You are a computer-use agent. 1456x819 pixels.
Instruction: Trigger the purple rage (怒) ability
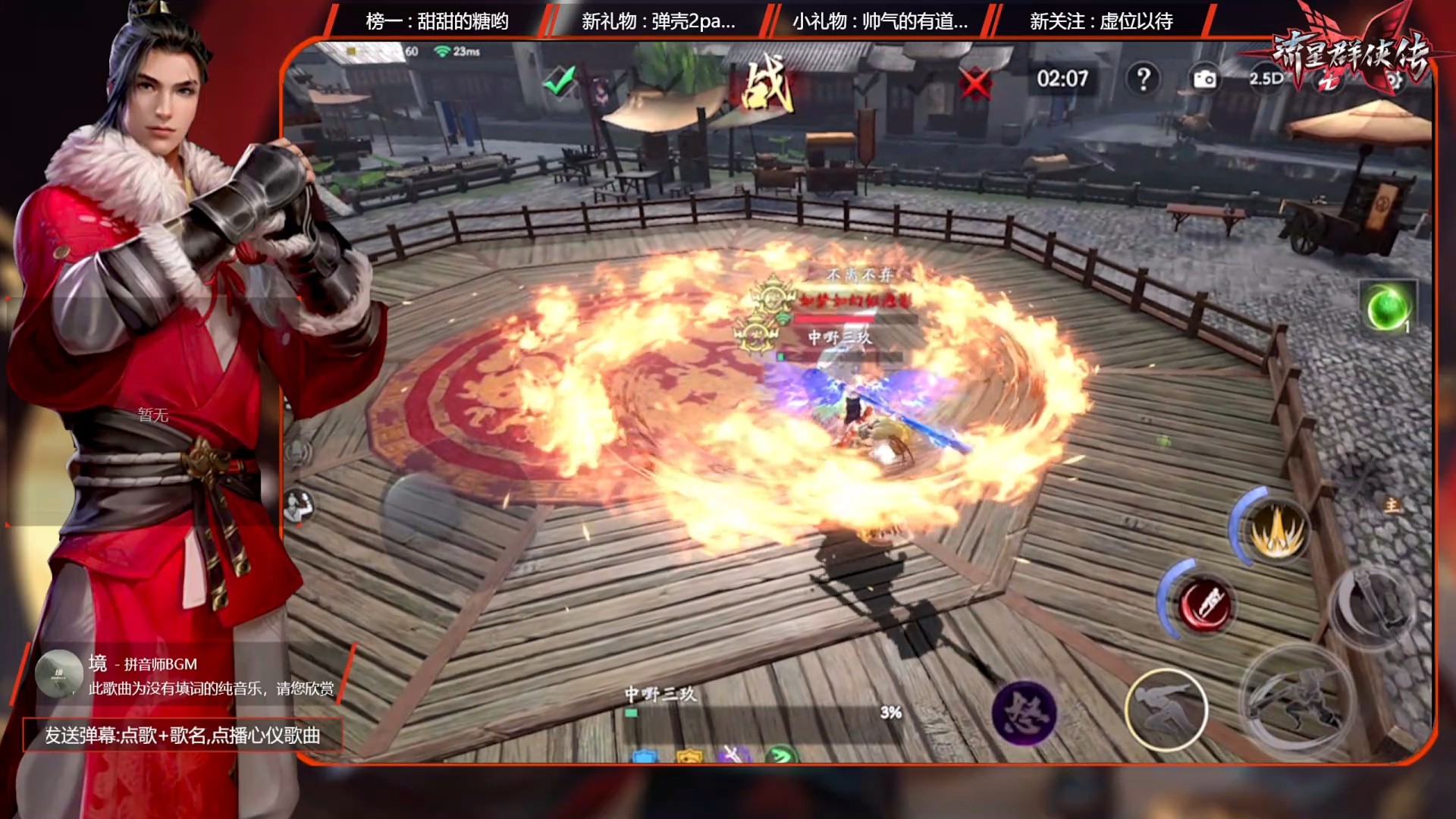(x=1024, y=712)
